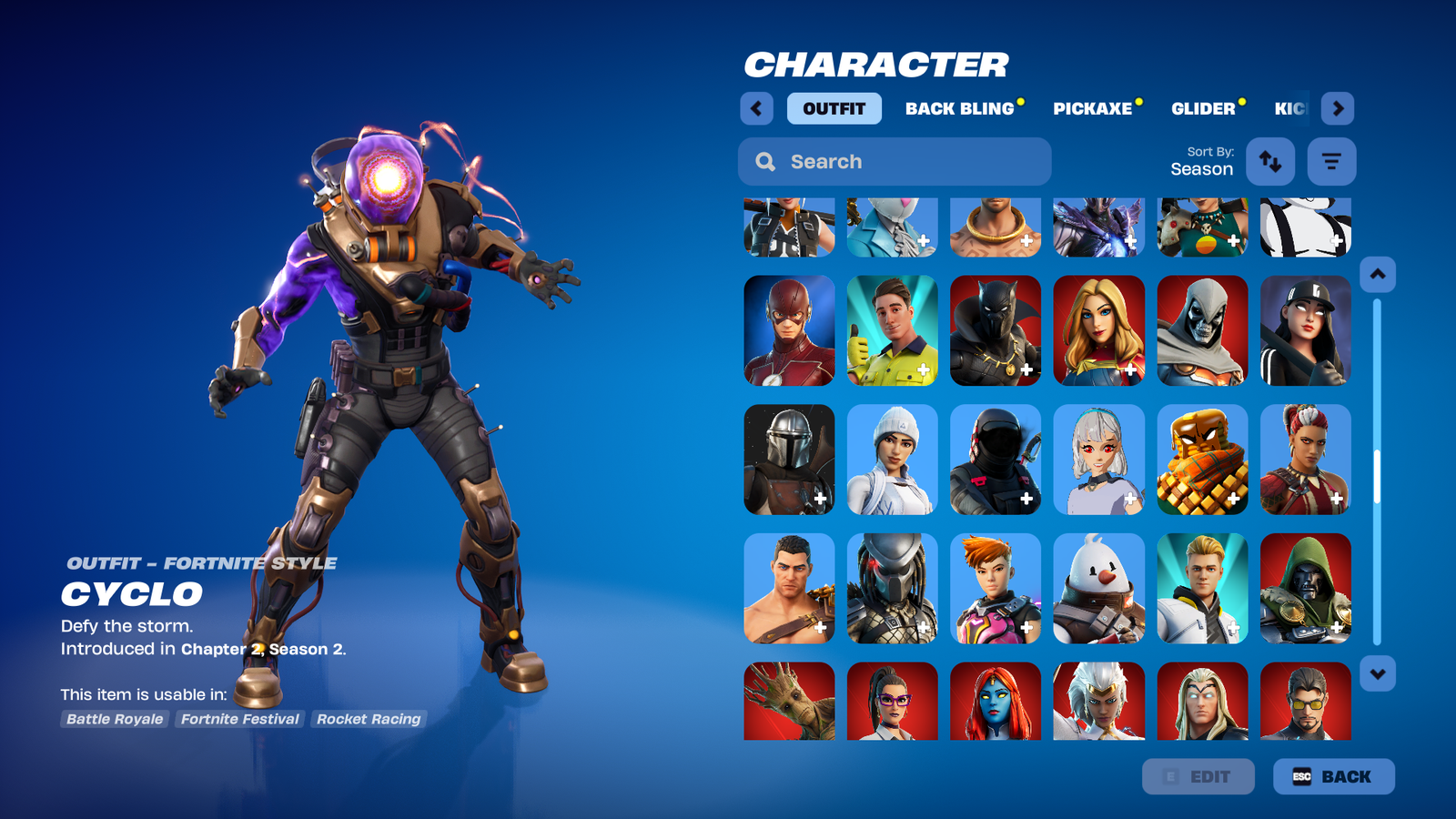The image size is (1456, 819).
Task: Pick the Mandalorian outfit tile
Action: coord(789,460)
